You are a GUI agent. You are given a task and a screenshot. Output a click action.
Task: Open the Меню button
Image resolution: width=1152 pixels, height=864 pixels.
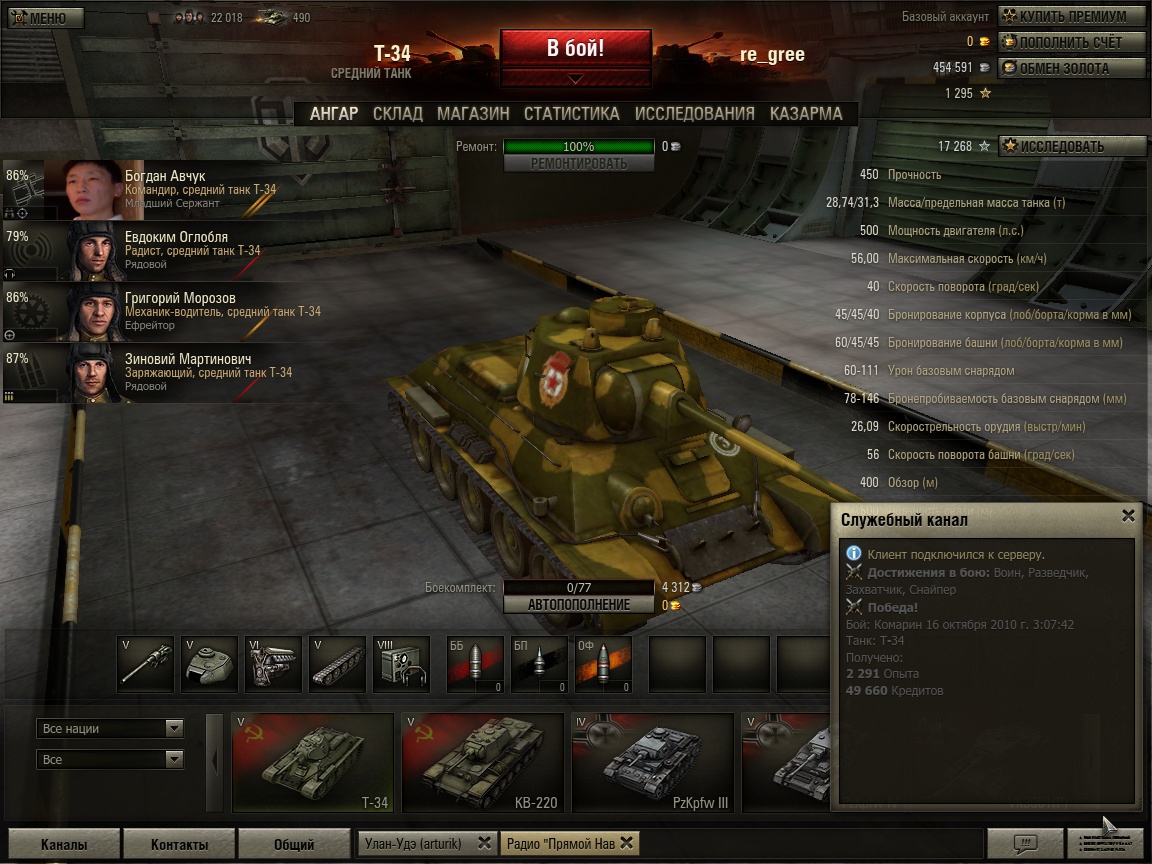coord(39,18)
